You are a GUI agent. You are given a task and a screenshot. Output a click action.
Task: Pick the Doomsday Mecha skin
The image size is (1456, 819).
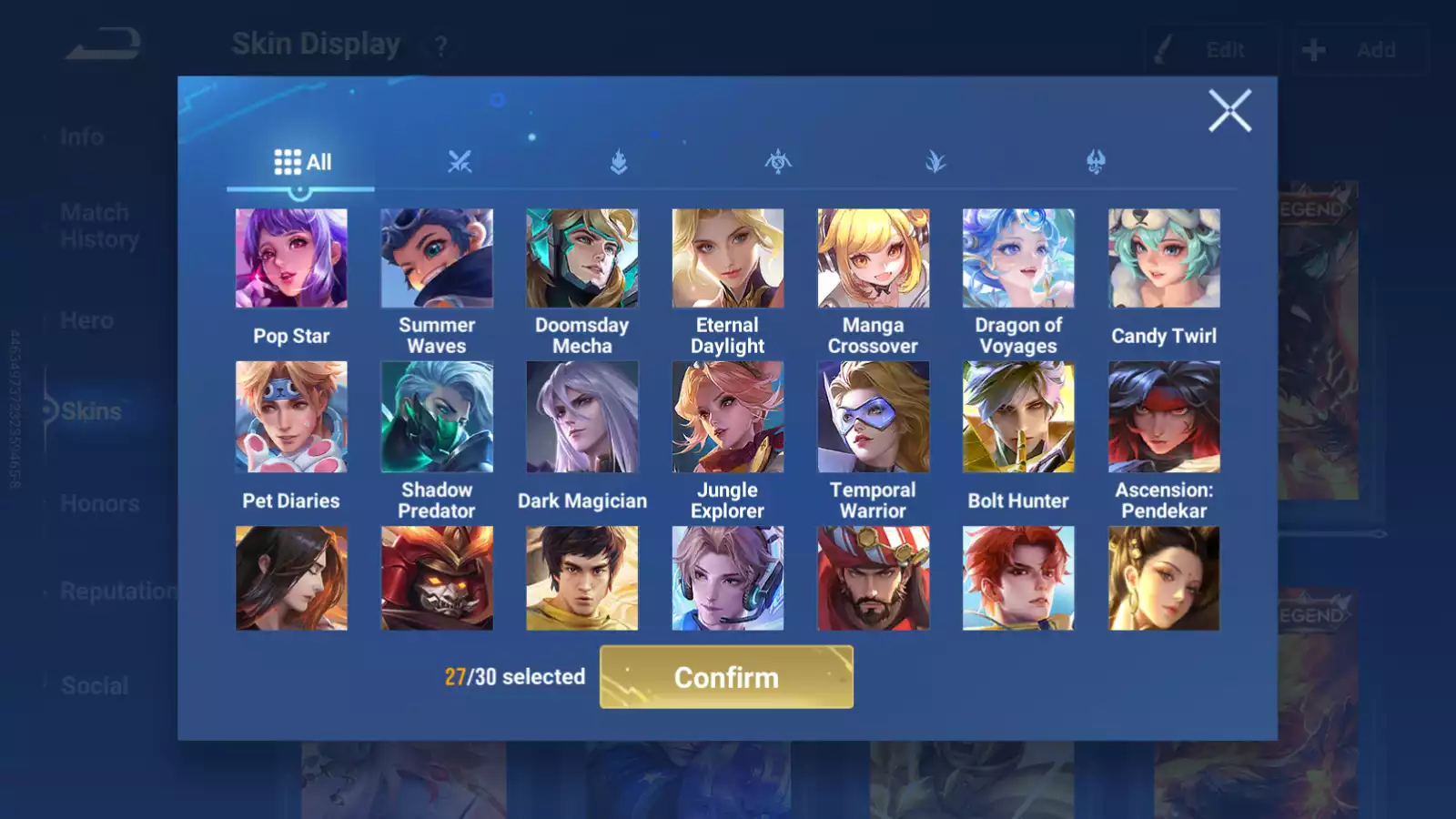point(582,258)
